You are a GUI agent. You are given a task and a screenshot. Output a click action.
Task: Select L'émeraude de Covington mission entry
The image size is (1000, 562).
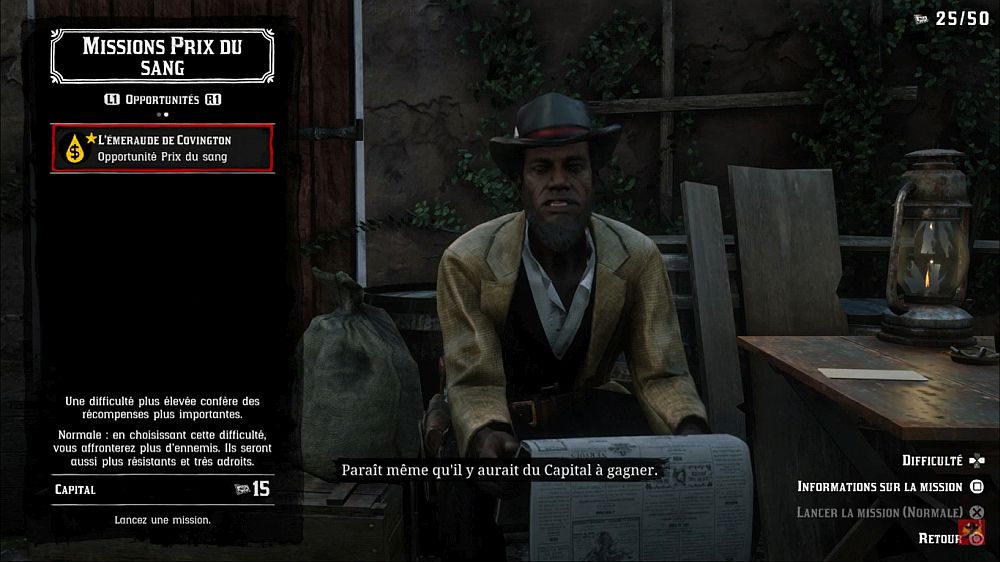tap(162, 147)
